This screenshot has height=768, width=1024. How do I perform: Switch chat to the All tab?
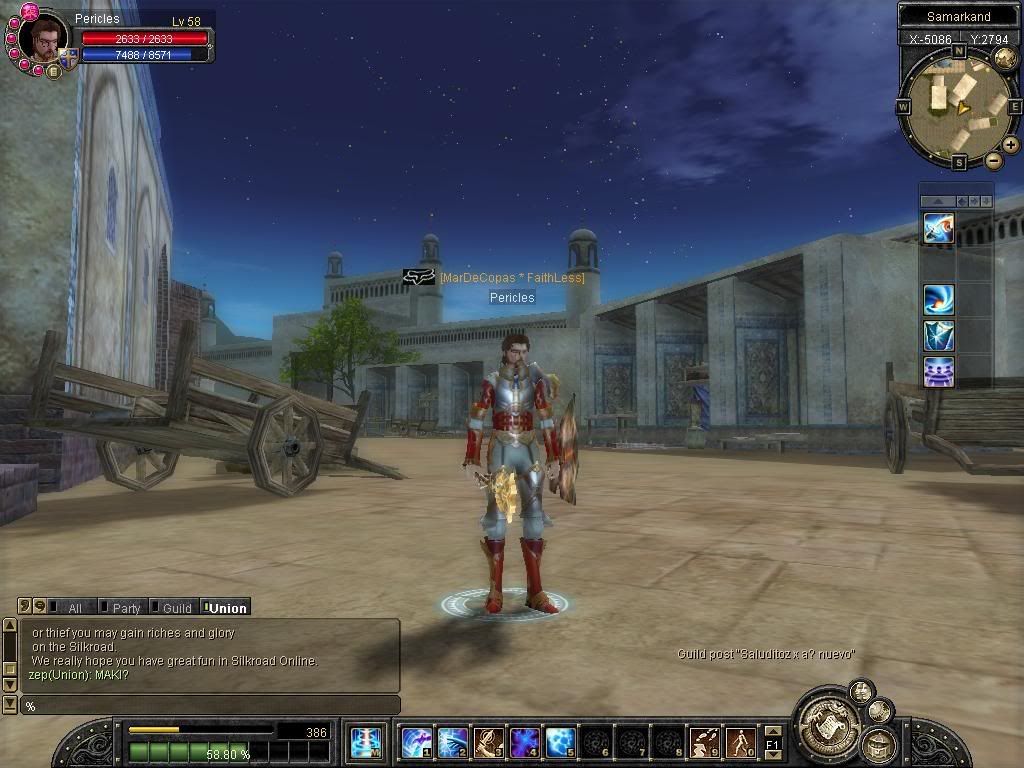pyautogui.click(x=71, y=607)
